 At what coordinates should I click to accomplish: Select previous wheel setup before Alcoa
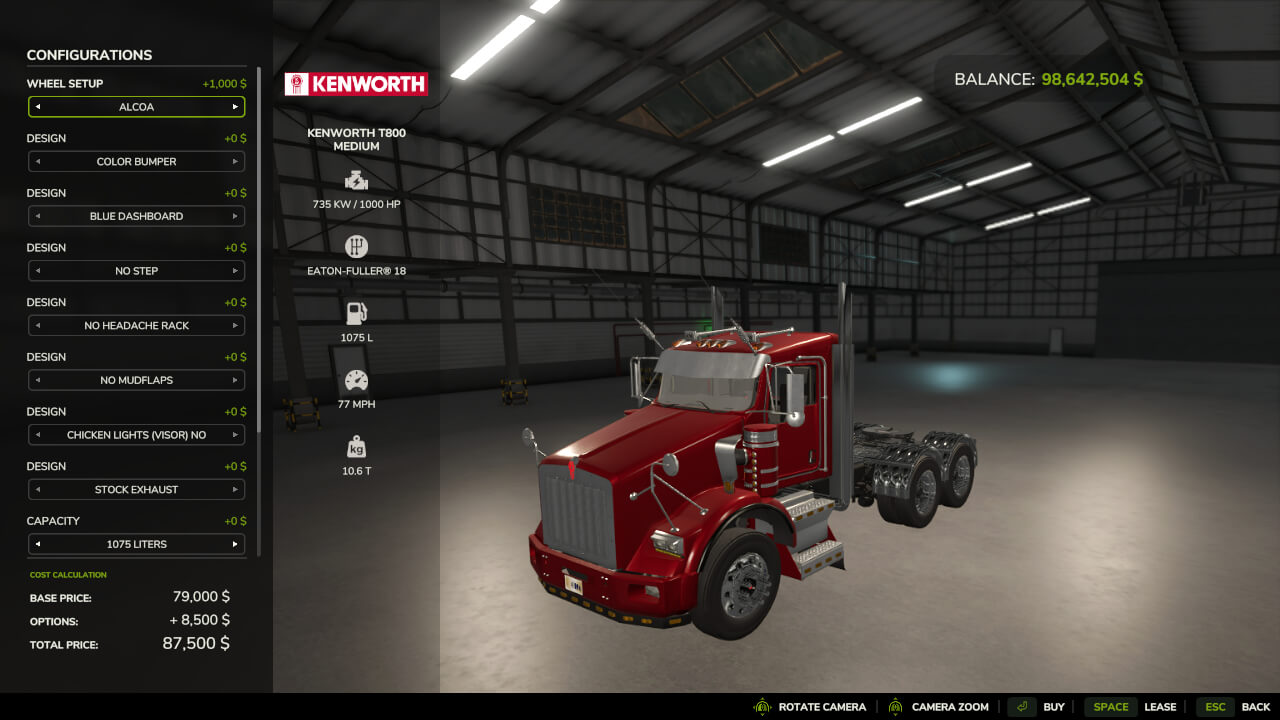38,107
